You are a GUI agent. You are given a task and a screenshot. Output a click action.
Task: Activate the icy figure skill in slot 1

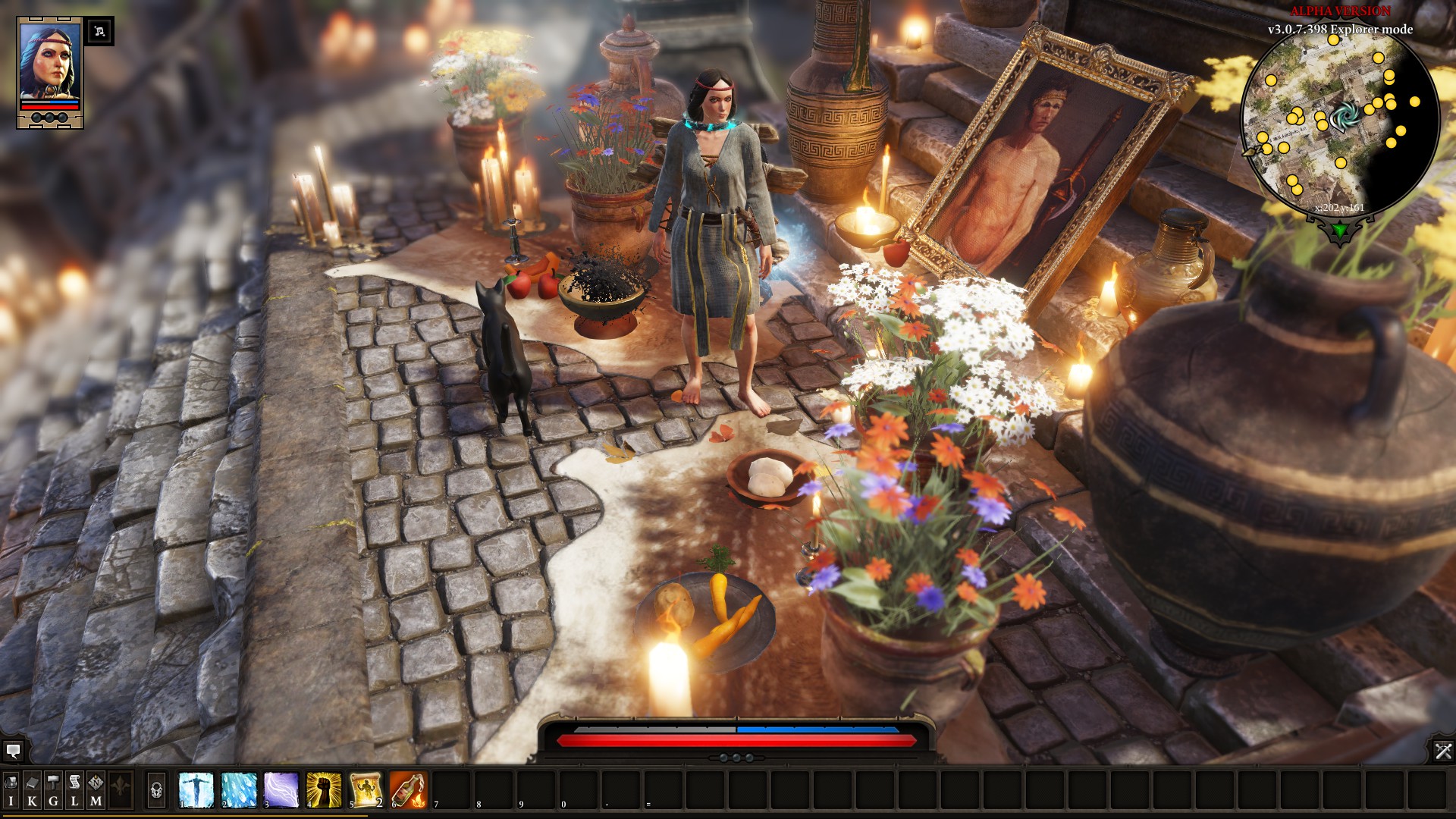pyautogui.click(x=196, y=790)
